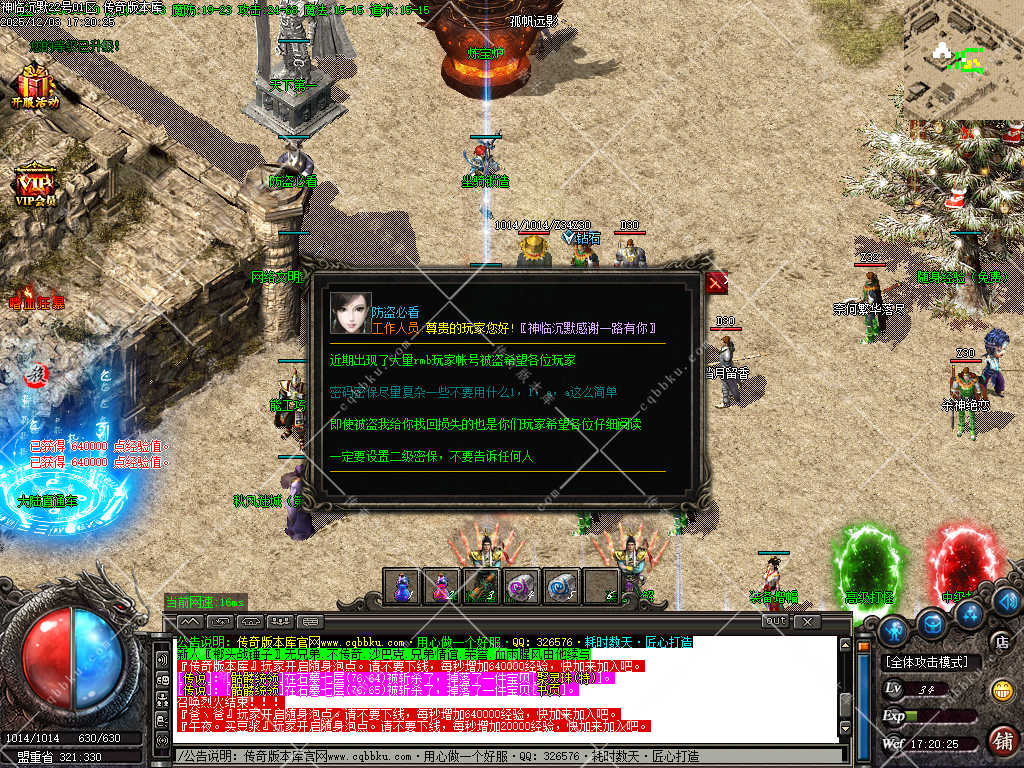Close the chat panel with the X button
1024x768 pixels.
tap(806, 621)
